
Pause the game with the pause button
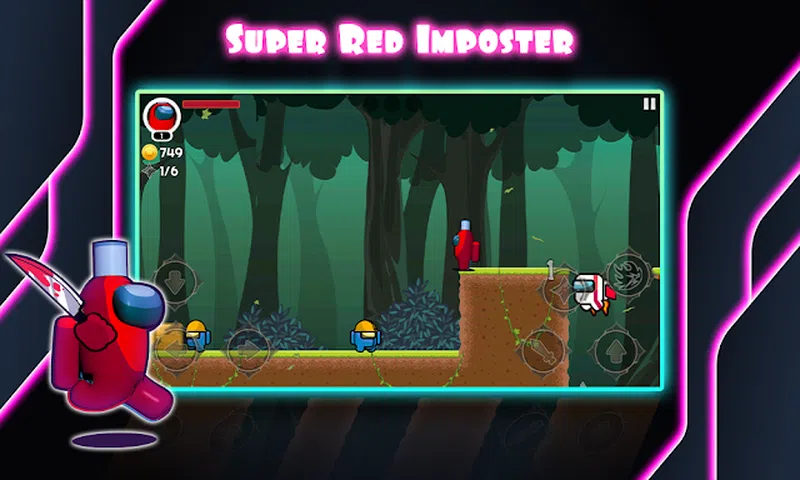(x=650, y=104)
